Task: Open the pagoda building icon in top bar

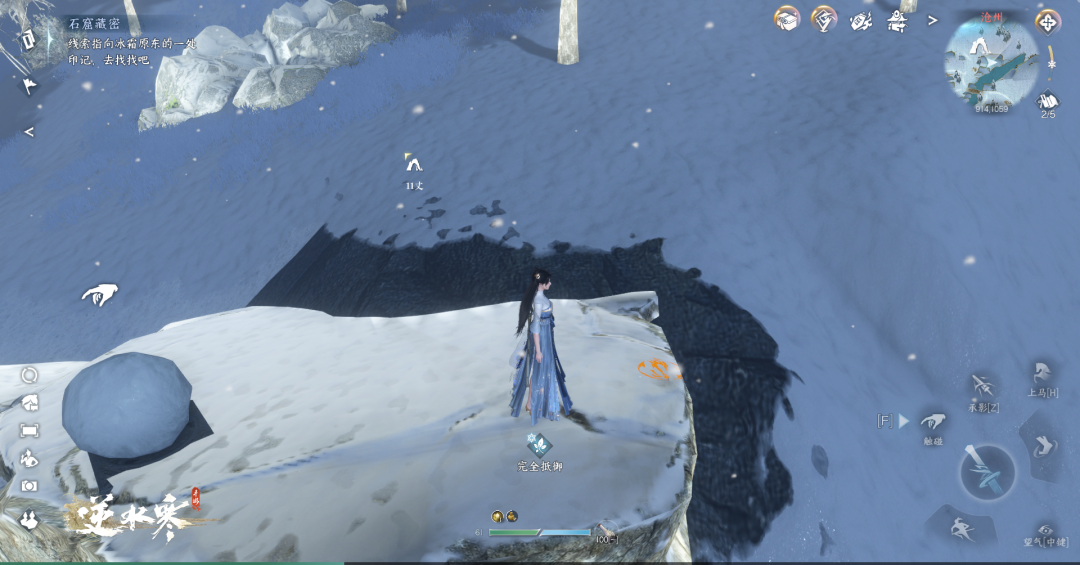Action: point(895,20)
